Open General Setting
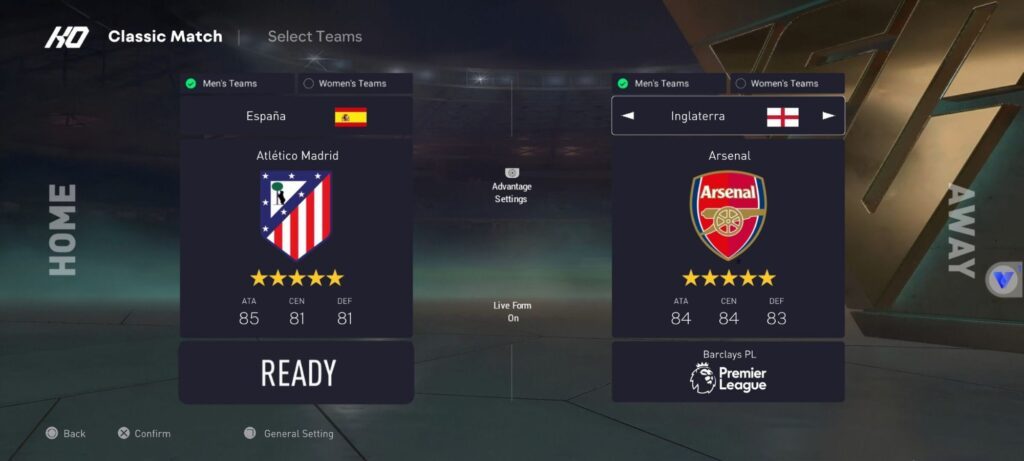This screenshot has height=461, width=1024. tap(289, 434)
